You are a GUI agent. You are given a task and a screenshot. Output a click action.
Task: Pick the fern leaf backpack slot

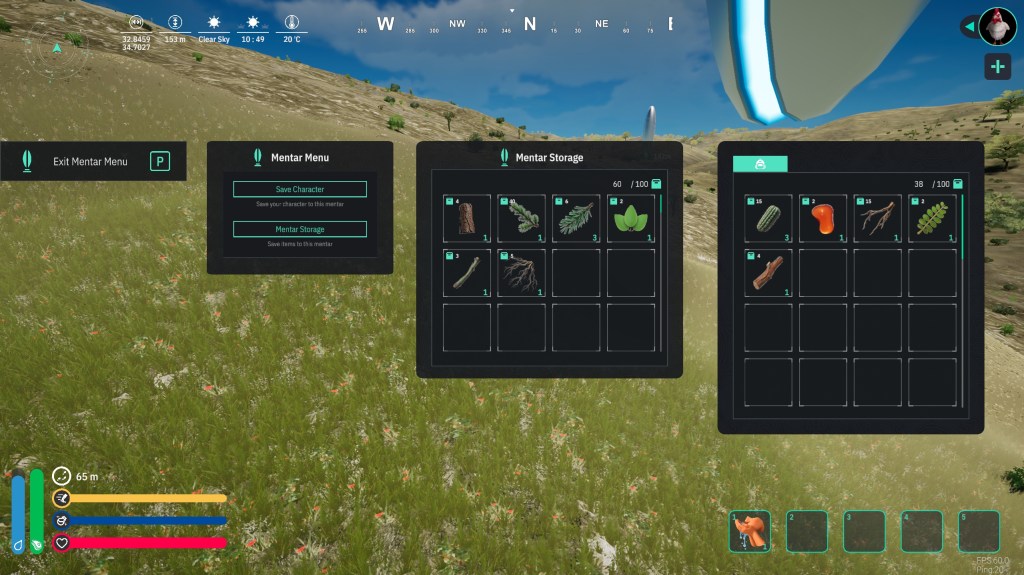[932, 218]
